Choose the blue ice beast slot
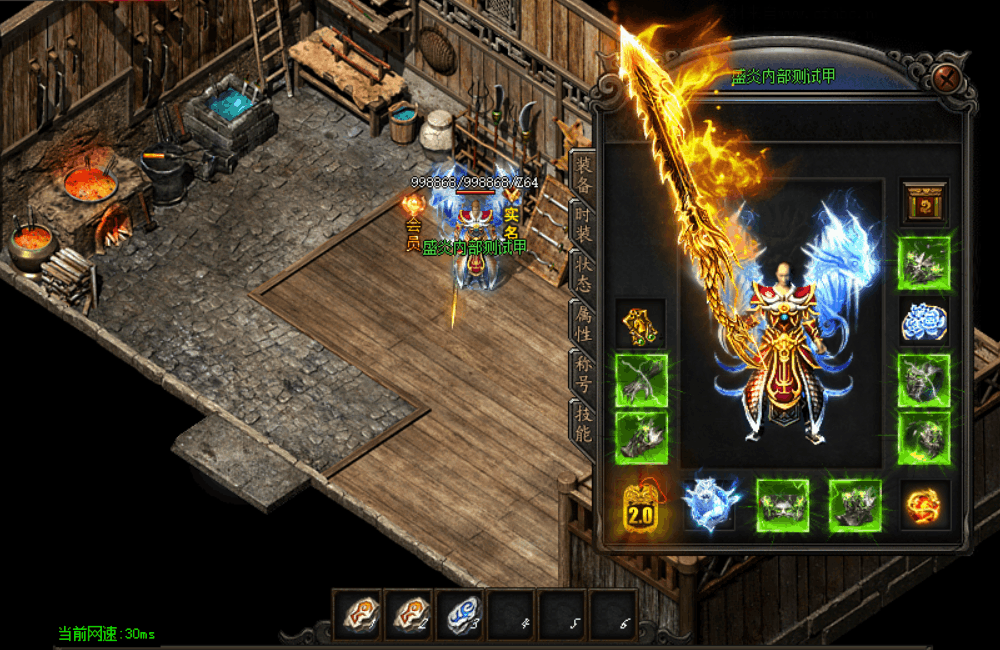The height and width of the screenshot is (650, 1000). (711, 505)
